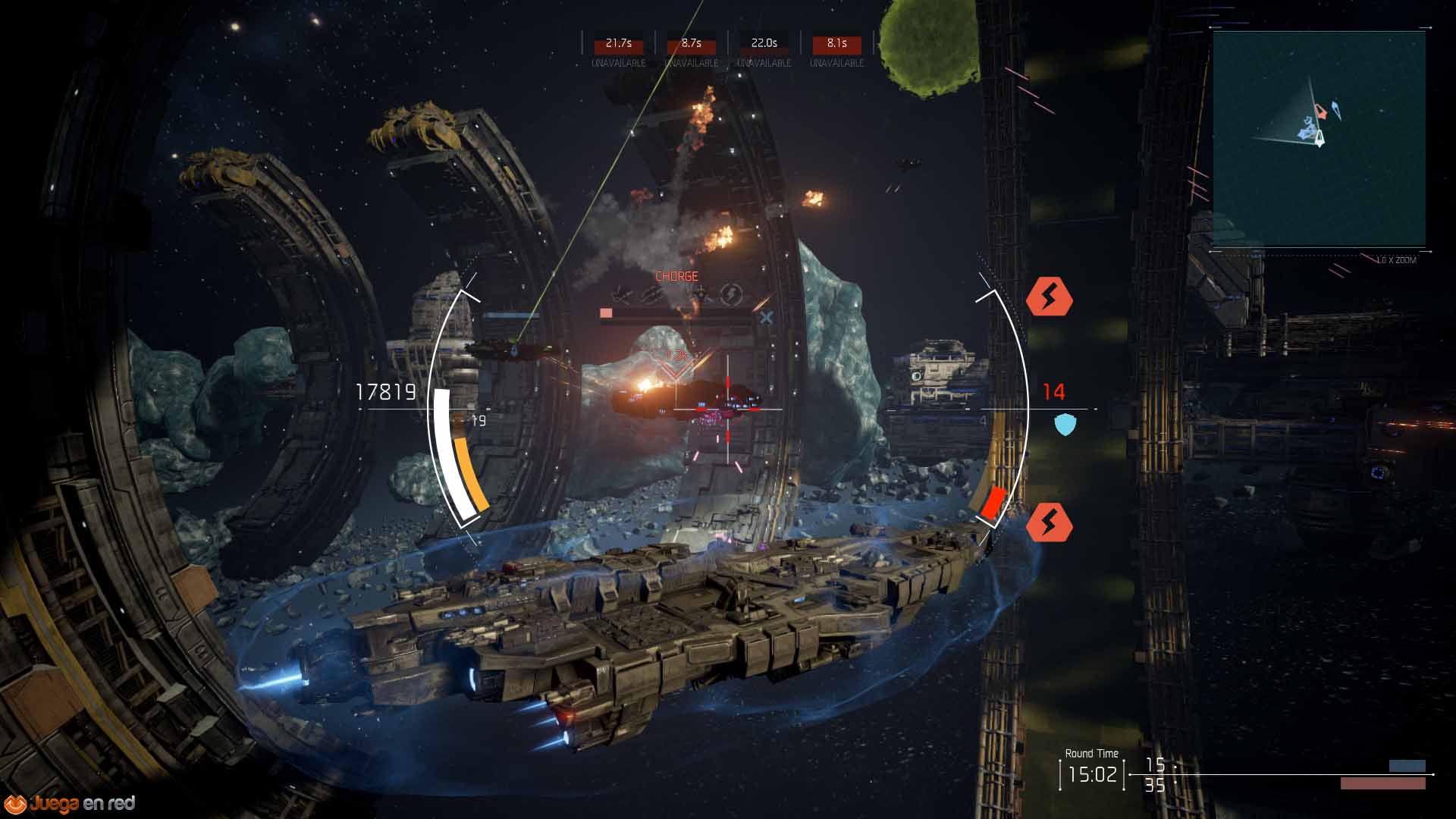
Task: Click the Juega en red watermark logo
Action: click(x=70, y=803)
